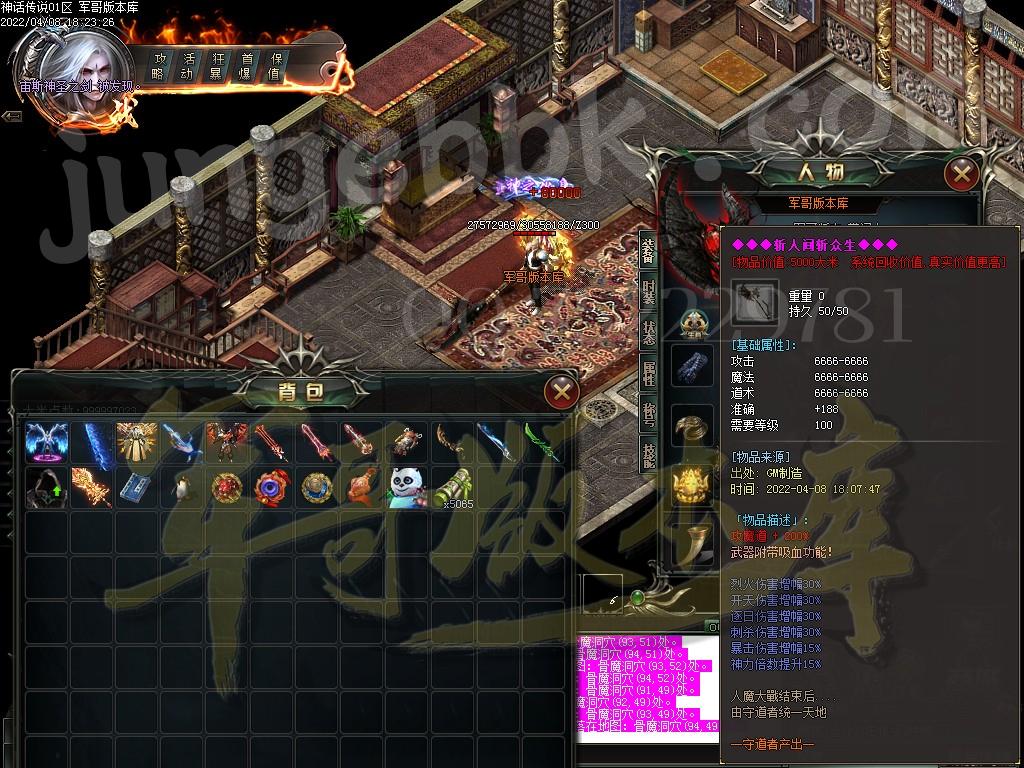Image resolution: width=1024 pixels, height=768 pixels.
Task: Switch to the 属性 attributes tab
Action: click(648, 376)
